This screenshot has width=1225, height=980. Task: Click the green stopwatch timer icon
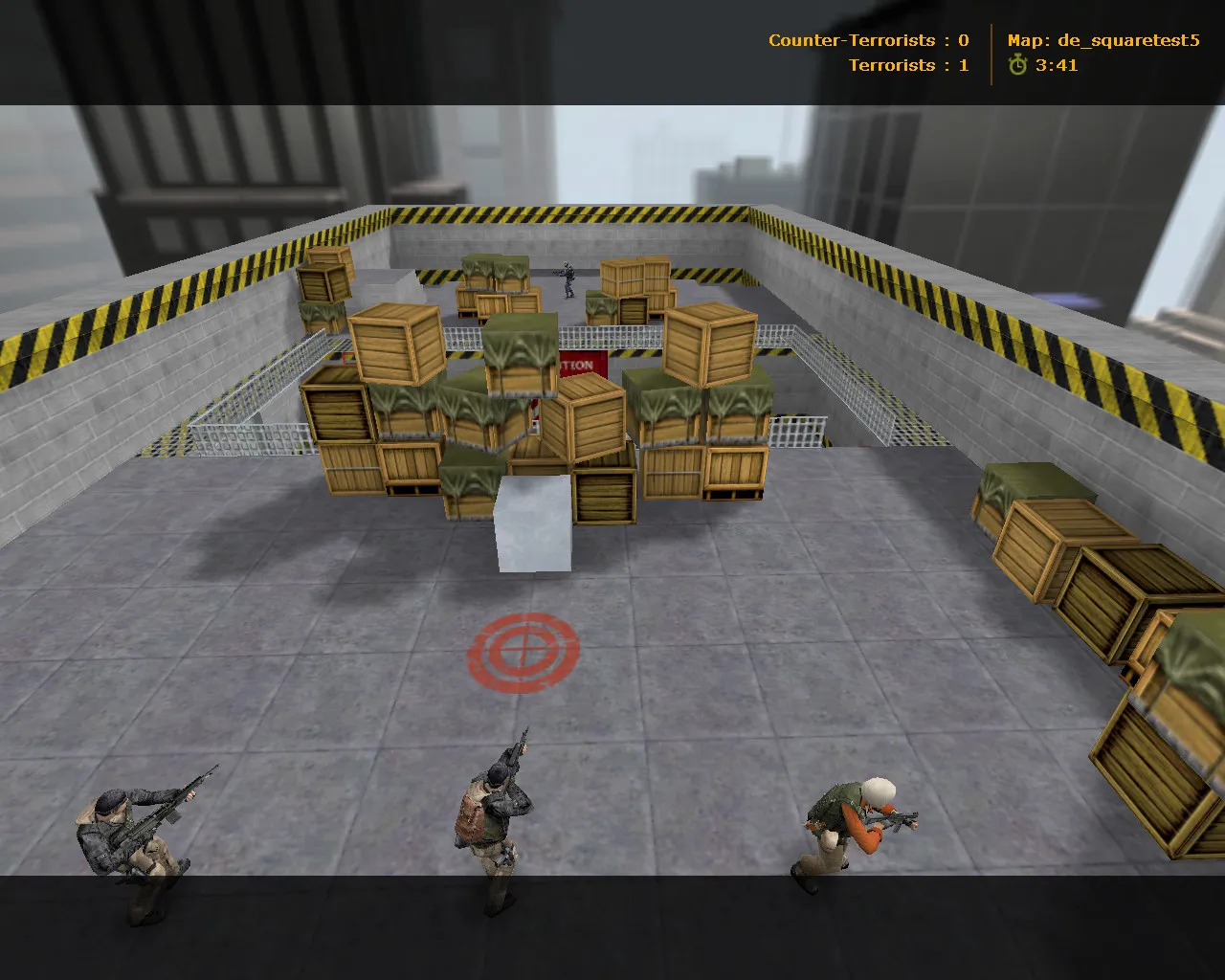coord(1016,66)
